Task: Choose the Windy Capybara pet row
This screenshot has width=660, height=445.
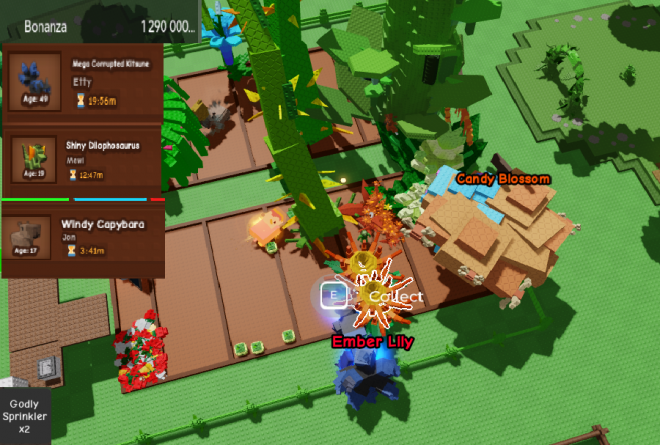Action: pos(84,239)
